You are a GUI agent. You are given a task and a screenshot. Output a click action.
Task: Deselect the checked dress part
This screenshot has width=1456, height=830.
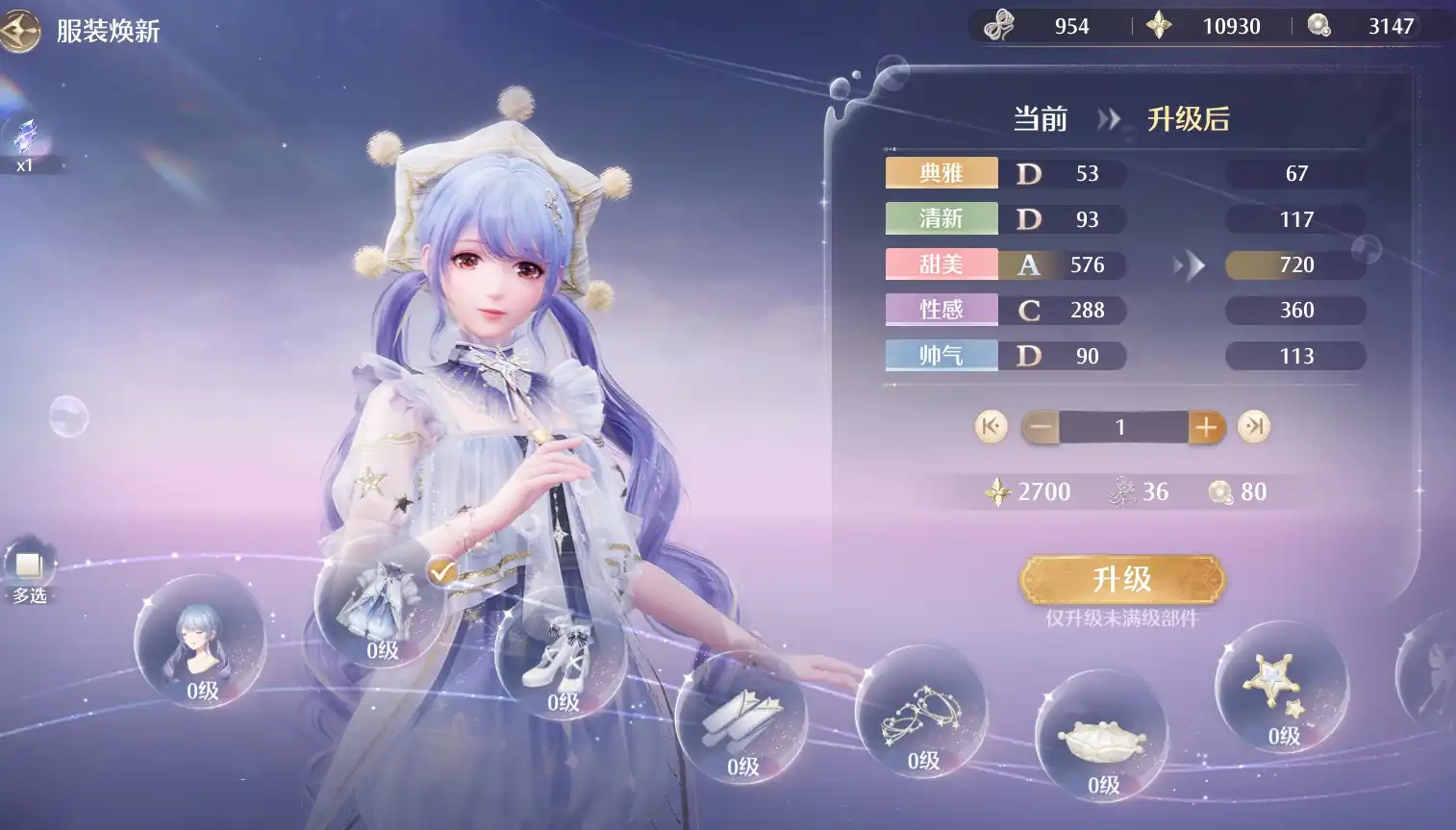(x=441, y=569)
